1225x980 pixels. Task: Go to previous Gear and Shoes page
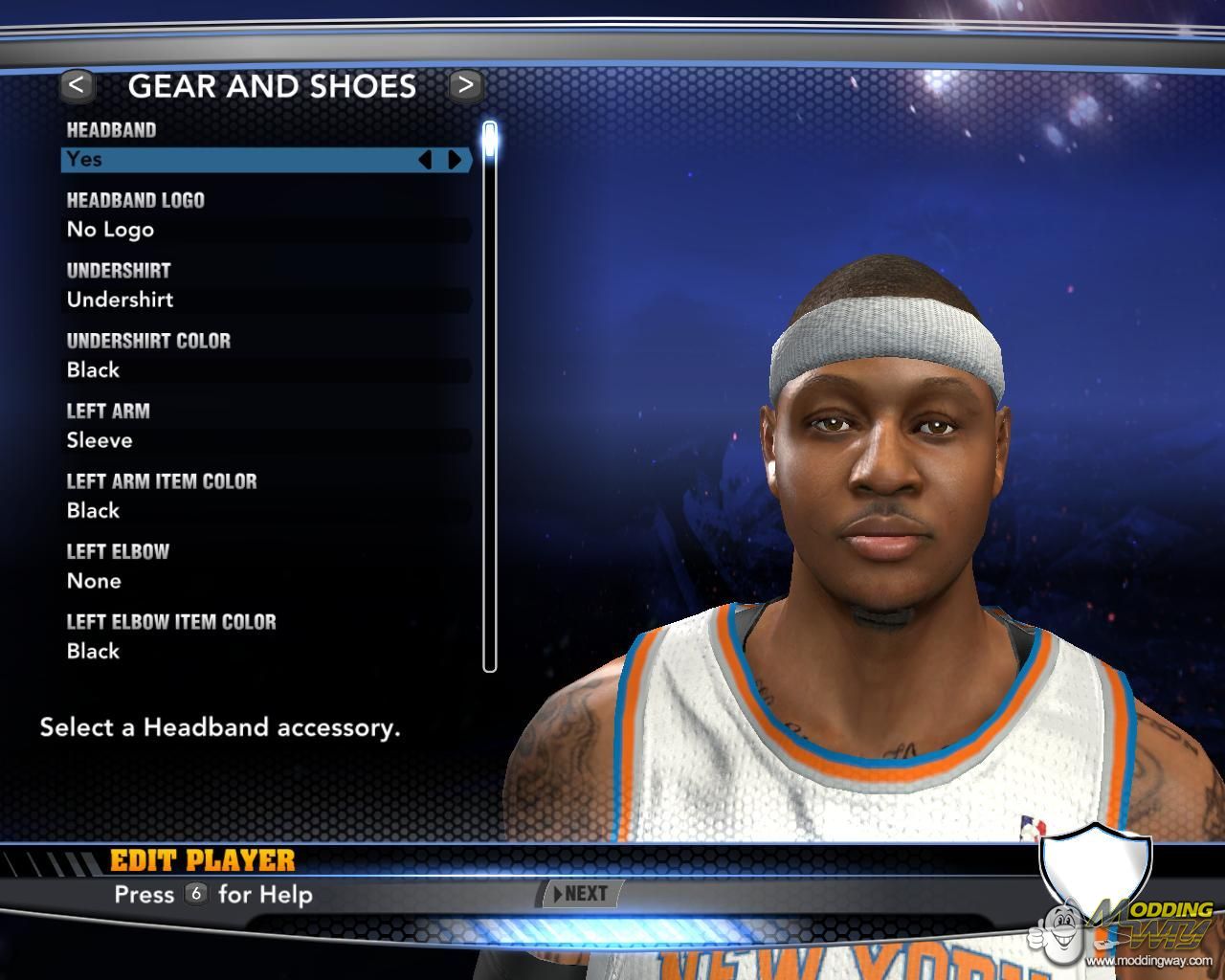pyautogui.click(x=77, y=85)
